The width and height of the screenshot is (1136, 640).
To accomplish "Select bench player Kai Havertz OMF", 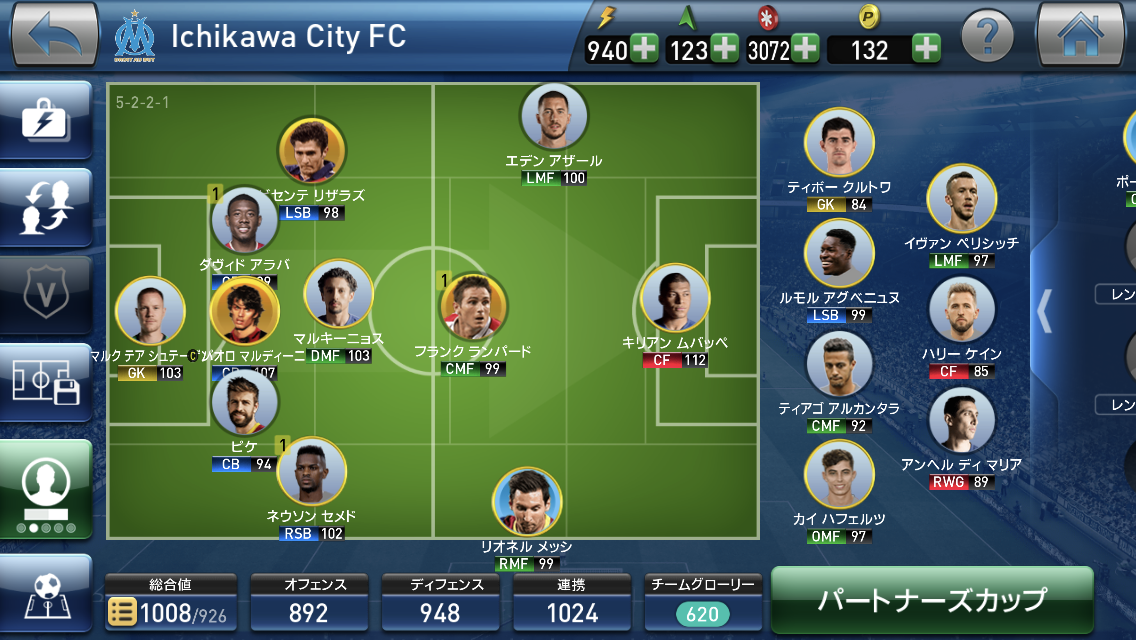I will 839,475.
